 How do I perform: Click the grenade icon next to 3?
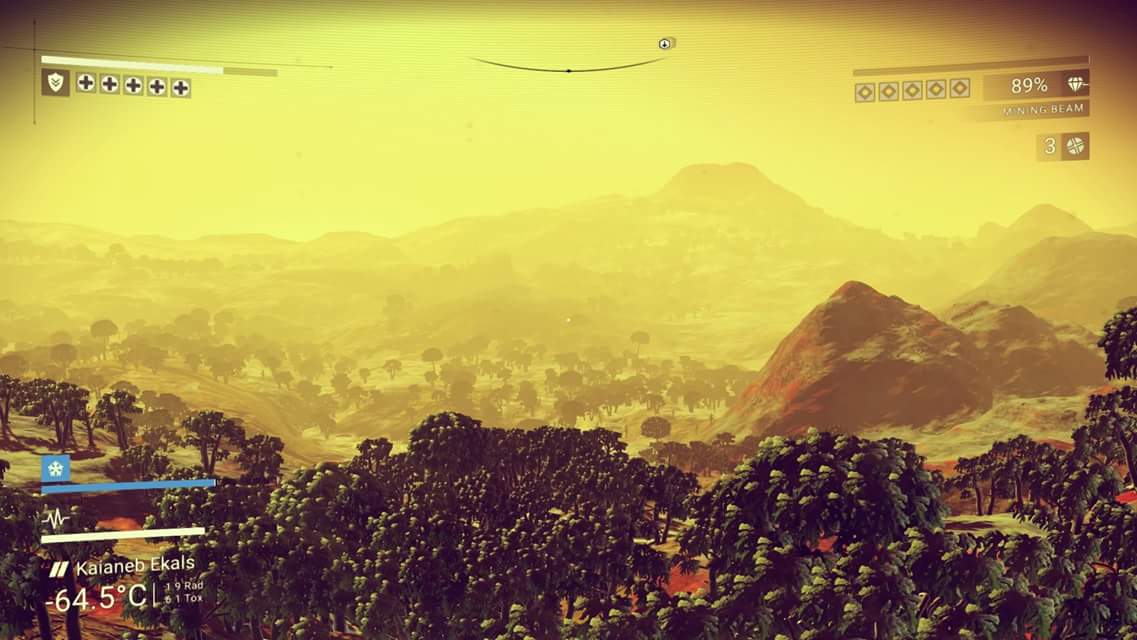point(1075,146)
